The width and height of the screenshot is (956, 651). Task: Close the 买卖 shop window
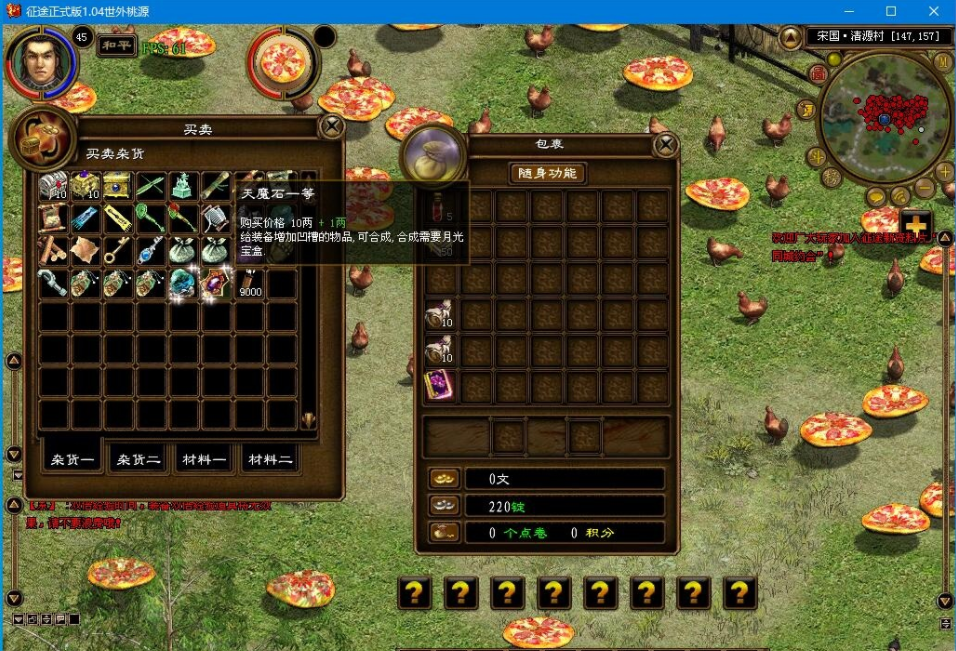[x=331, y=126]
